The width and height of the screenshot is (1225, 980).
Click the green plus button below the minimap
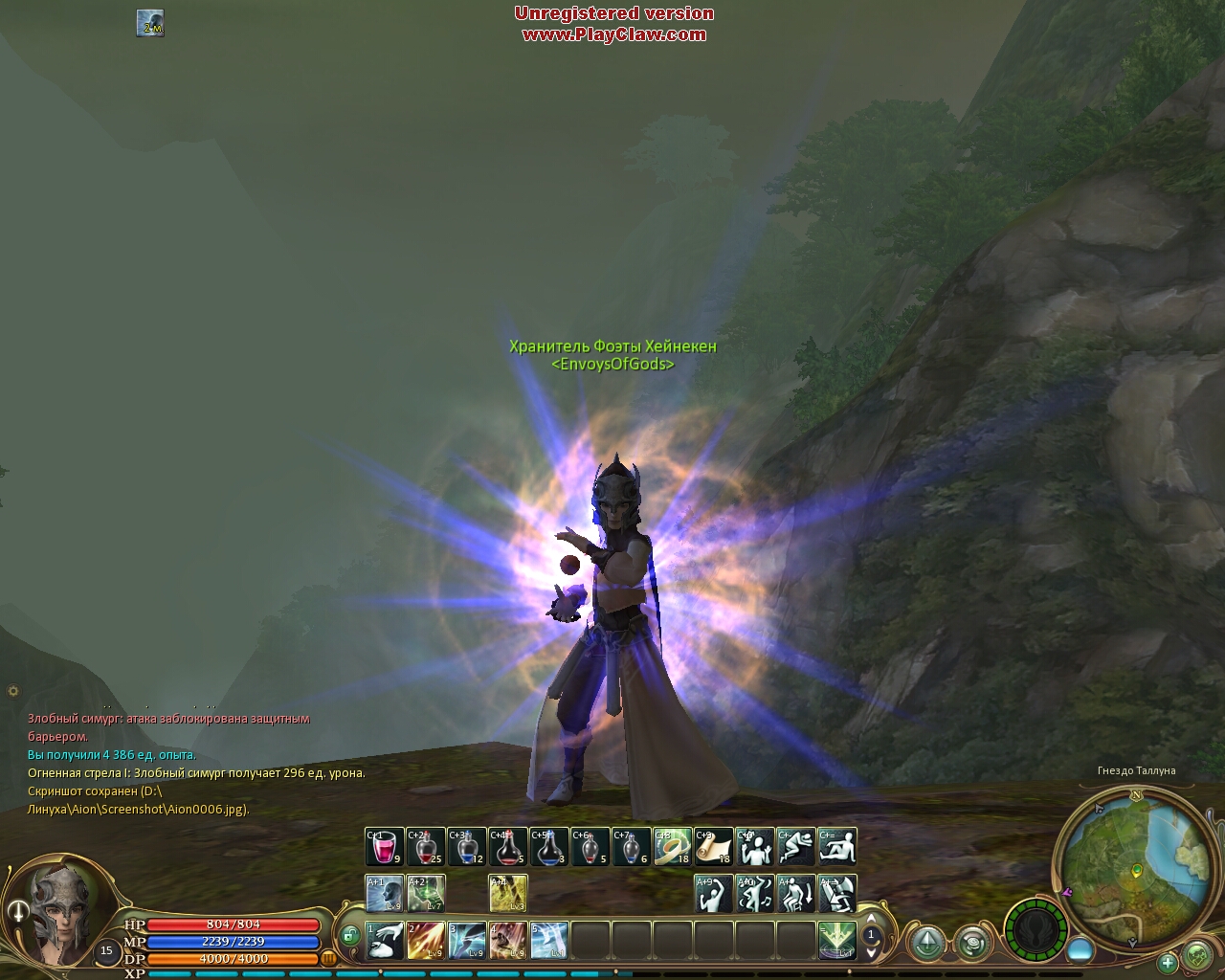(x=1167, y=962)
